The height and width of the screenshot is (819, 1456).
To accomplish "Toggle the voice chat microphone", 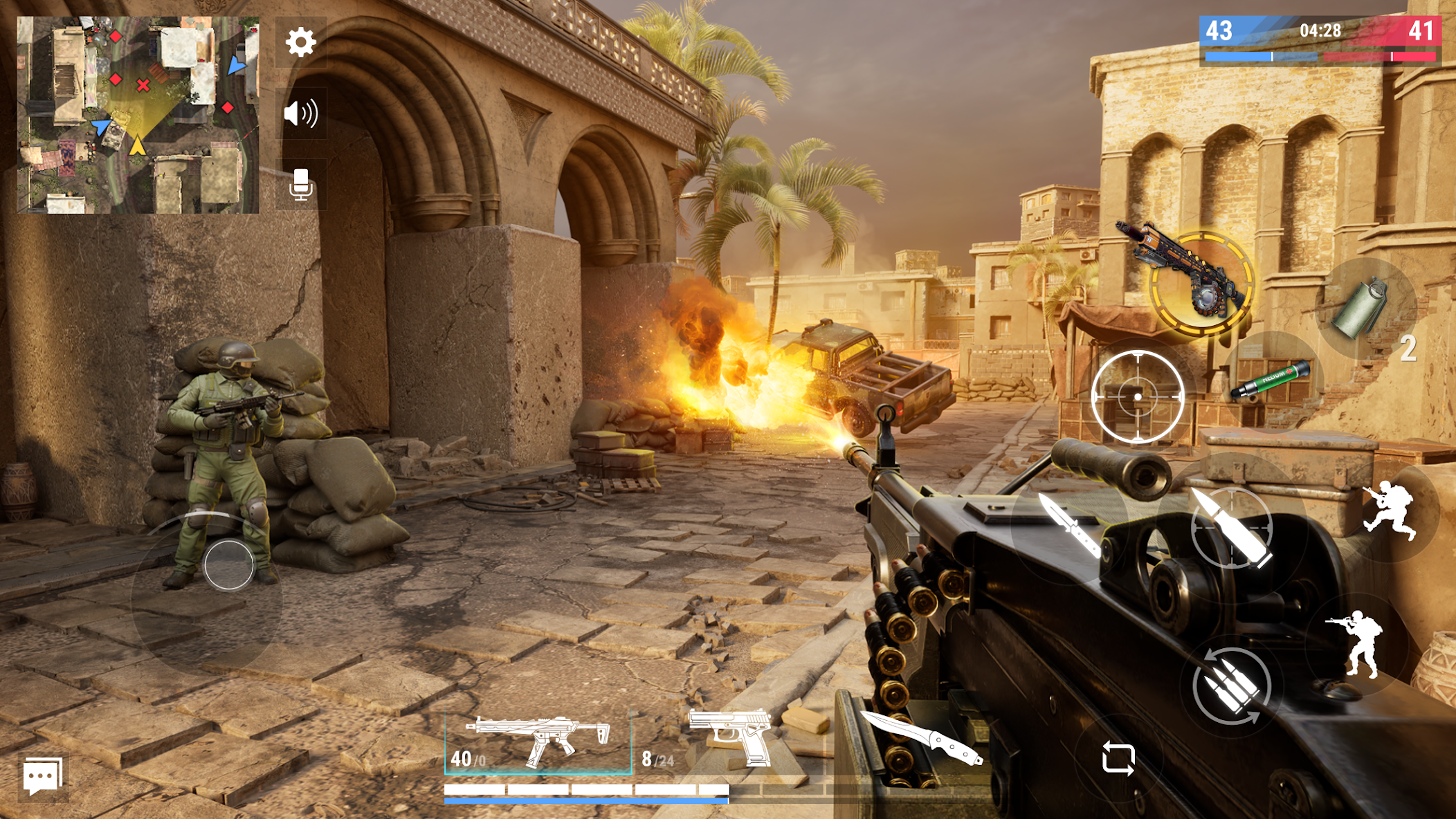I will coord(300,185).
